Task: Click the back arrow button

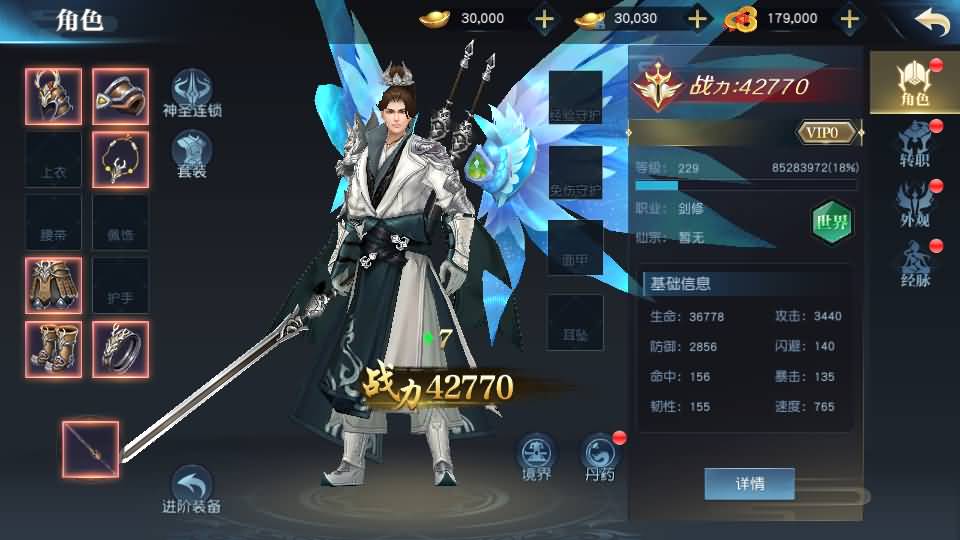Action: click(931, 22)
